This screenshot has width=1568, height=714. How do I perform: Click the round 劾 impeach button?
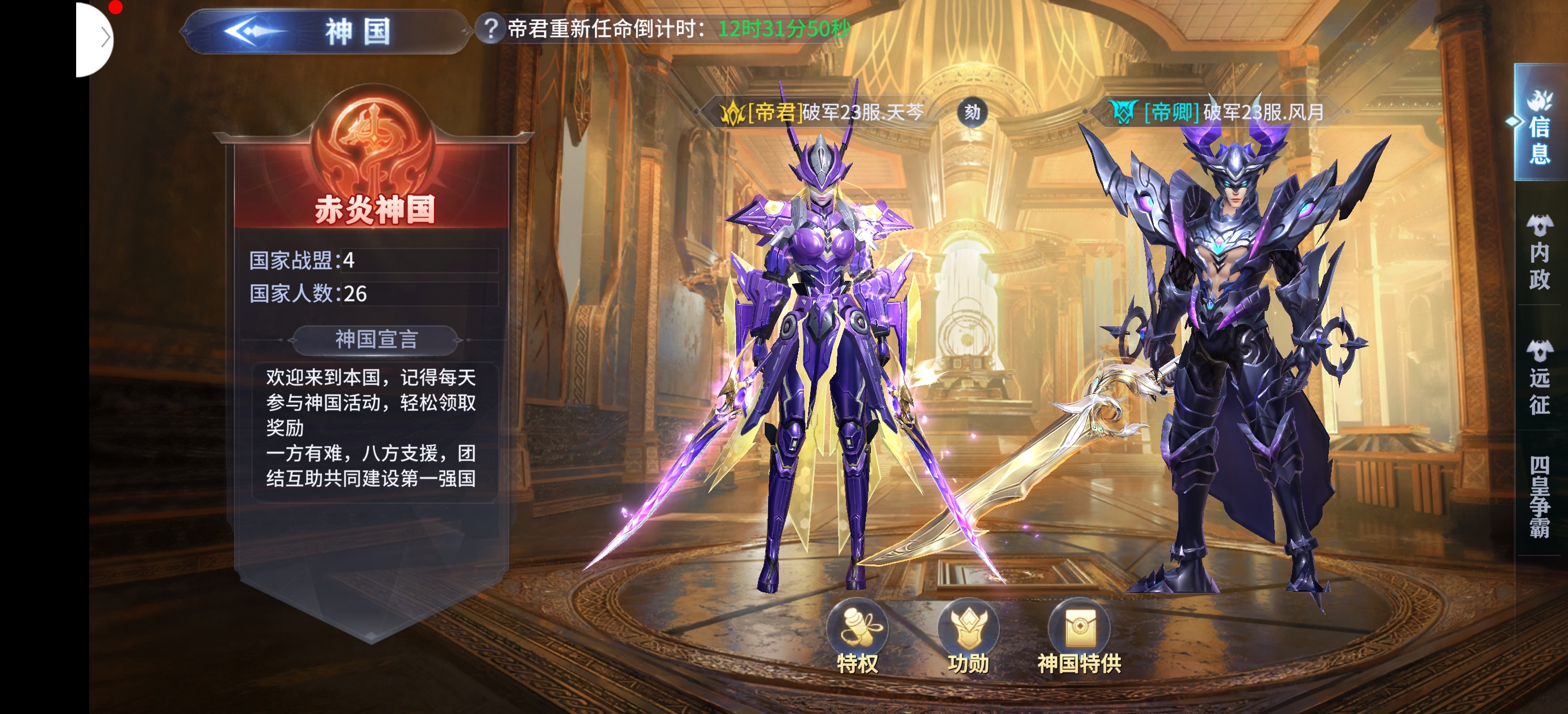[x=972, y=112]
